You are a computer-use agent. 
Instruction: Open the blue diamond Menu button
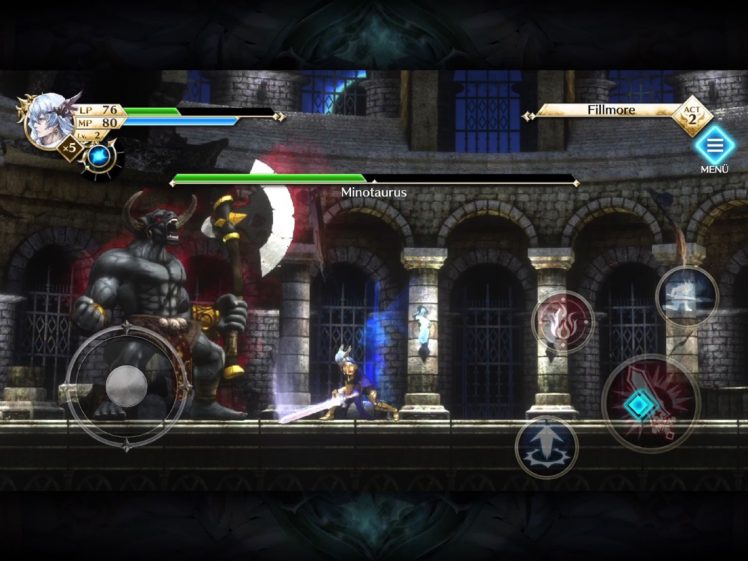pyautogui.click(x=714, y=147)
